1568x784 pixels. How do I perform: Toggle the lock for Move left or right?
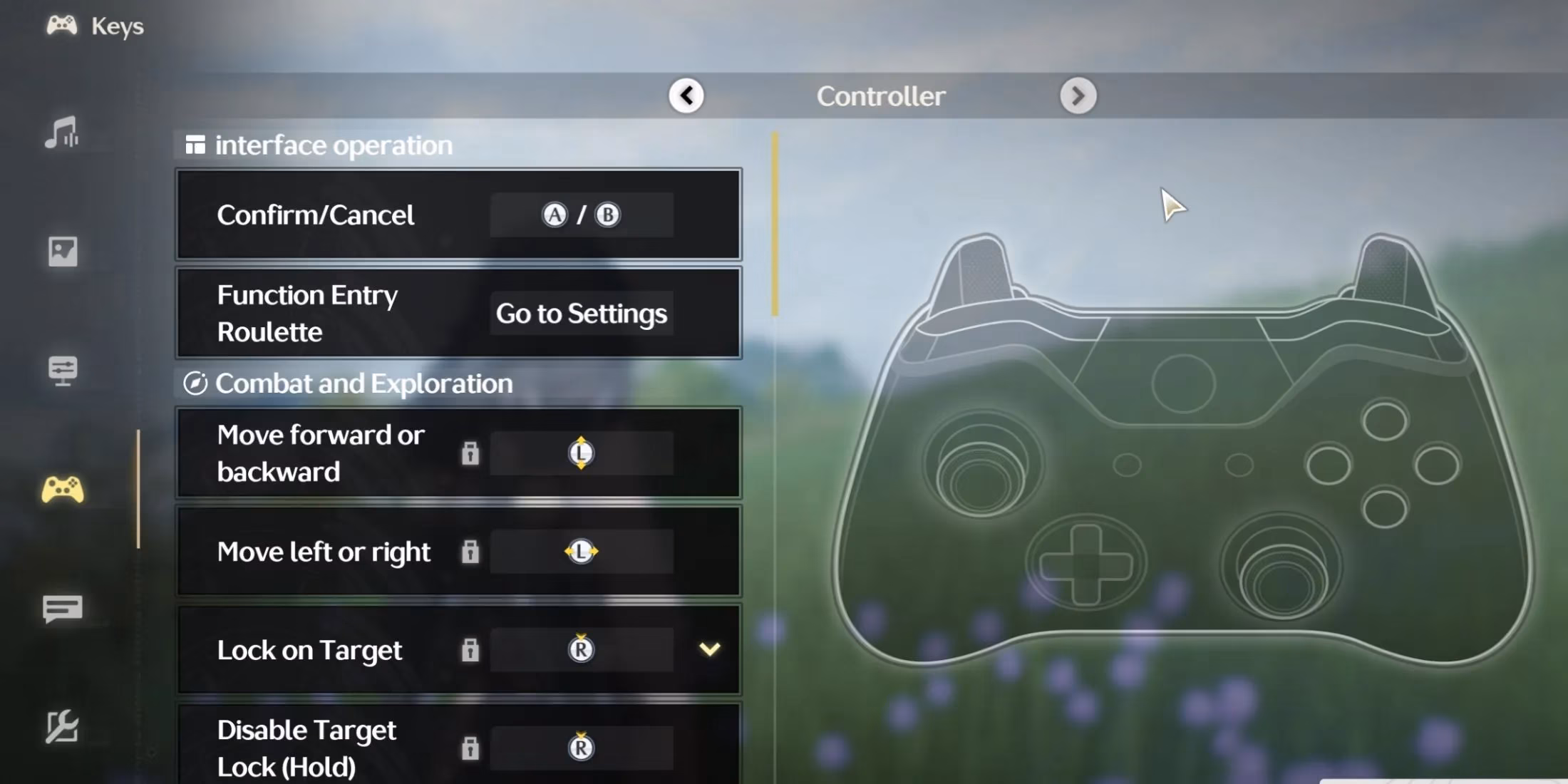click(470, 551)
